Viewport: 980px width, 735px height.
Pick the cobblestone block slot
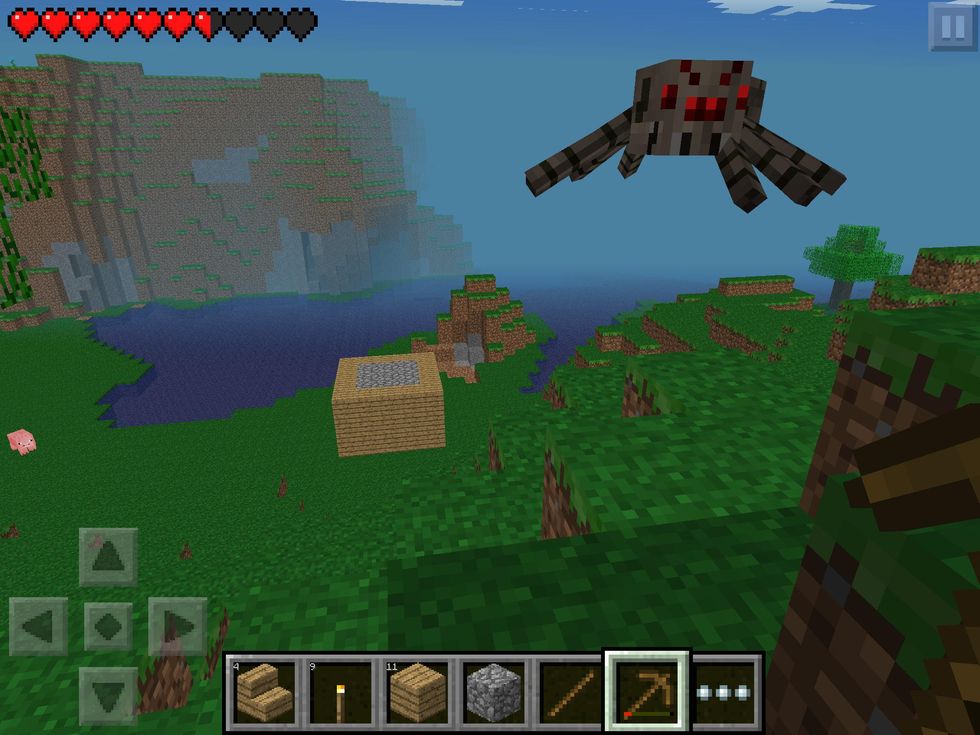[494, 692]
